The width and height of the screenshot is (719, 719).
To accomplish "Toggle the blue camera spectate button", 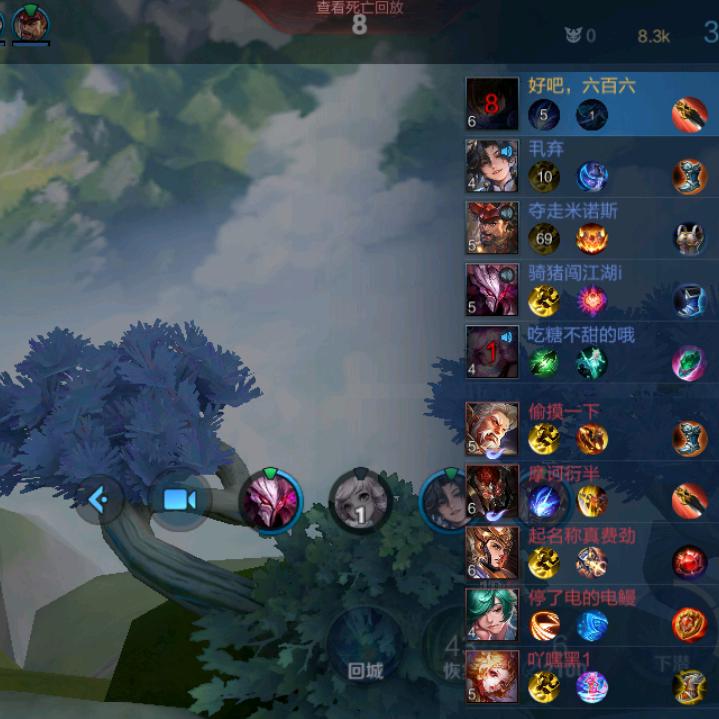I will [179, 499].
